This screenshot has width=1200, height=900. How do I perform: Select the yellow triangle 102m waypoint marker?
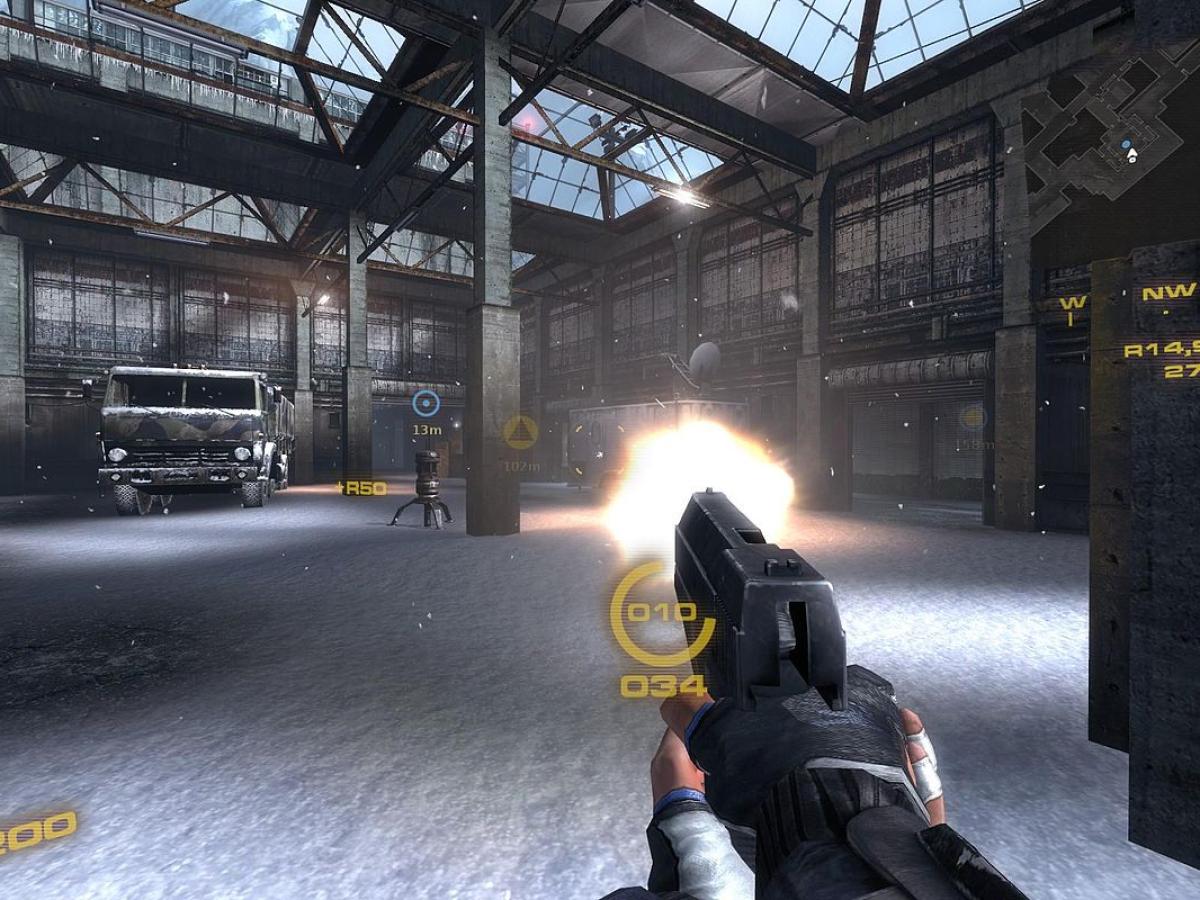tap(520, 432)
